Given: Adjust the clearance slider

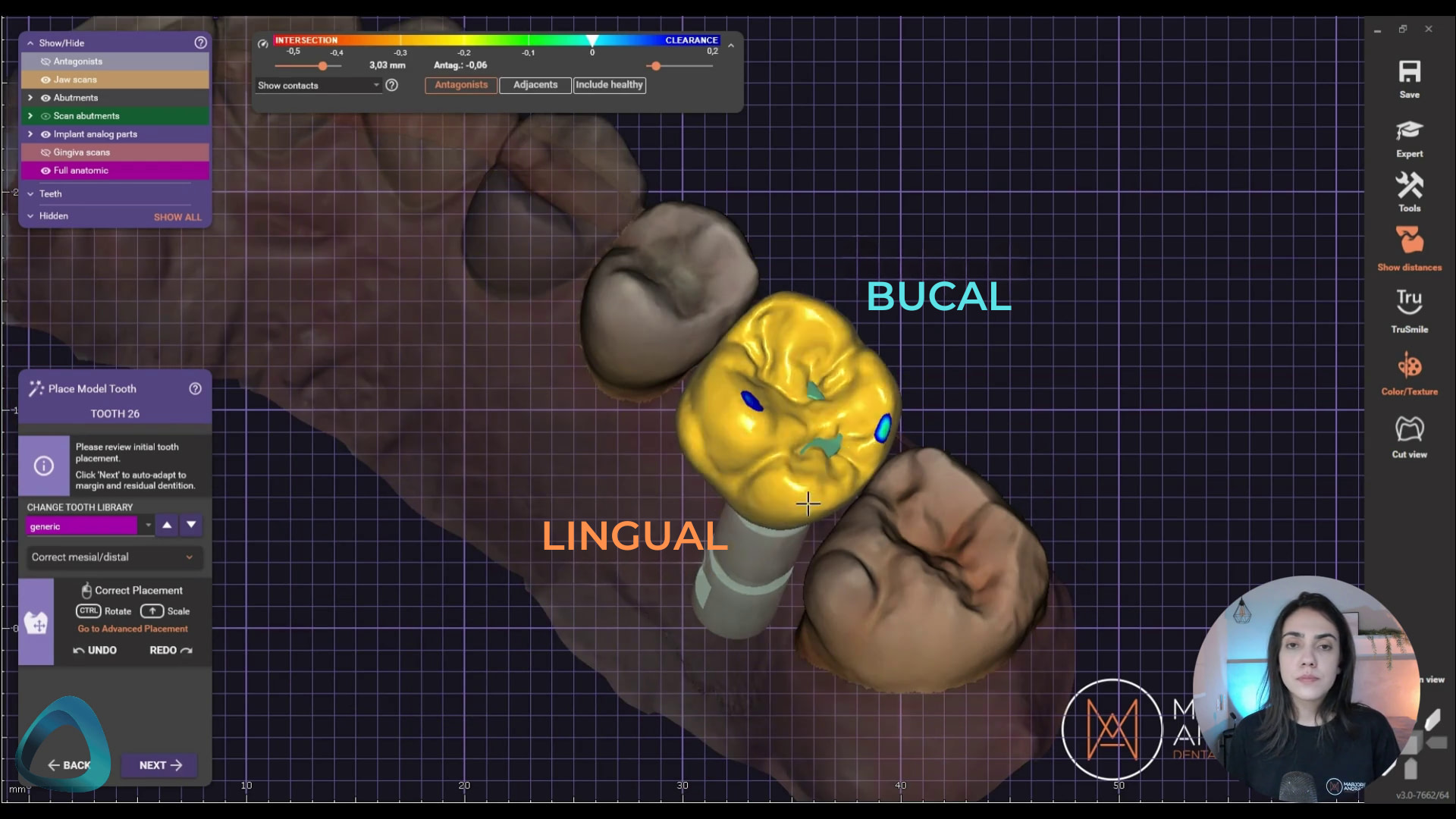Looking at the screenshot, I should pos(655,66).
